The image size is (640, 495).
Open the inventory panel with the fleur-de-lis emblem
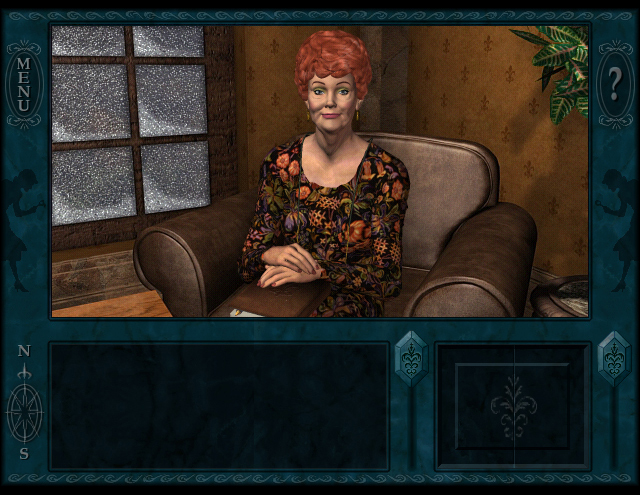tap(514, 406)
